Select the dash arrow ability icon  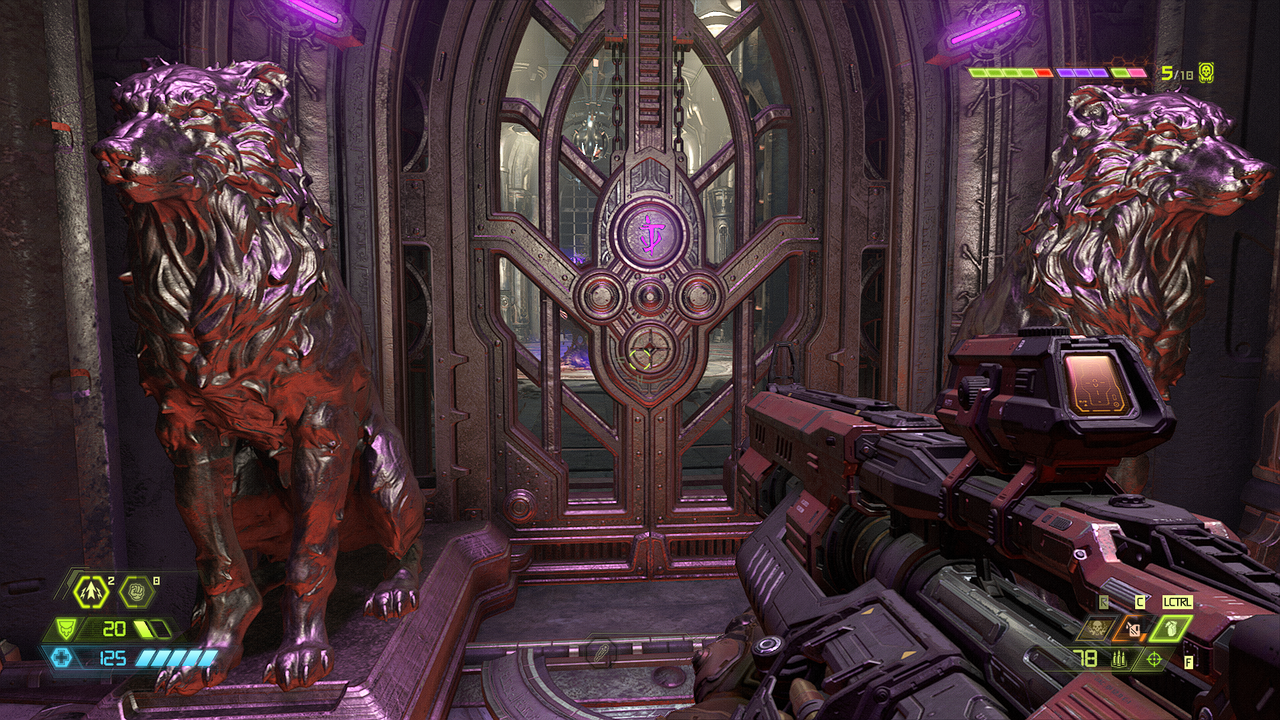tap(91, 593)
